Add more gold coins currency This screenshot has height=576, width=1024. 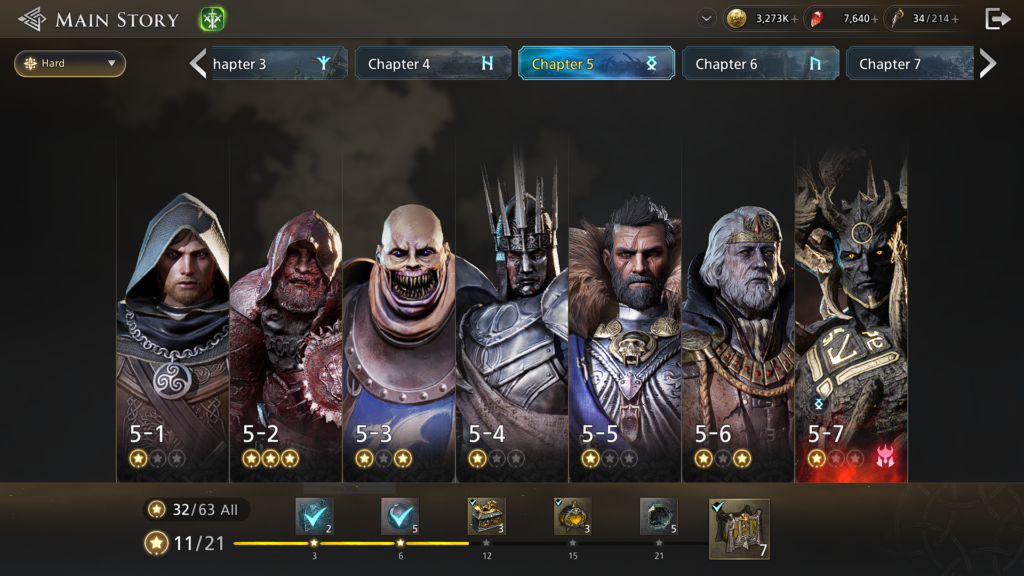coord(794,19)
